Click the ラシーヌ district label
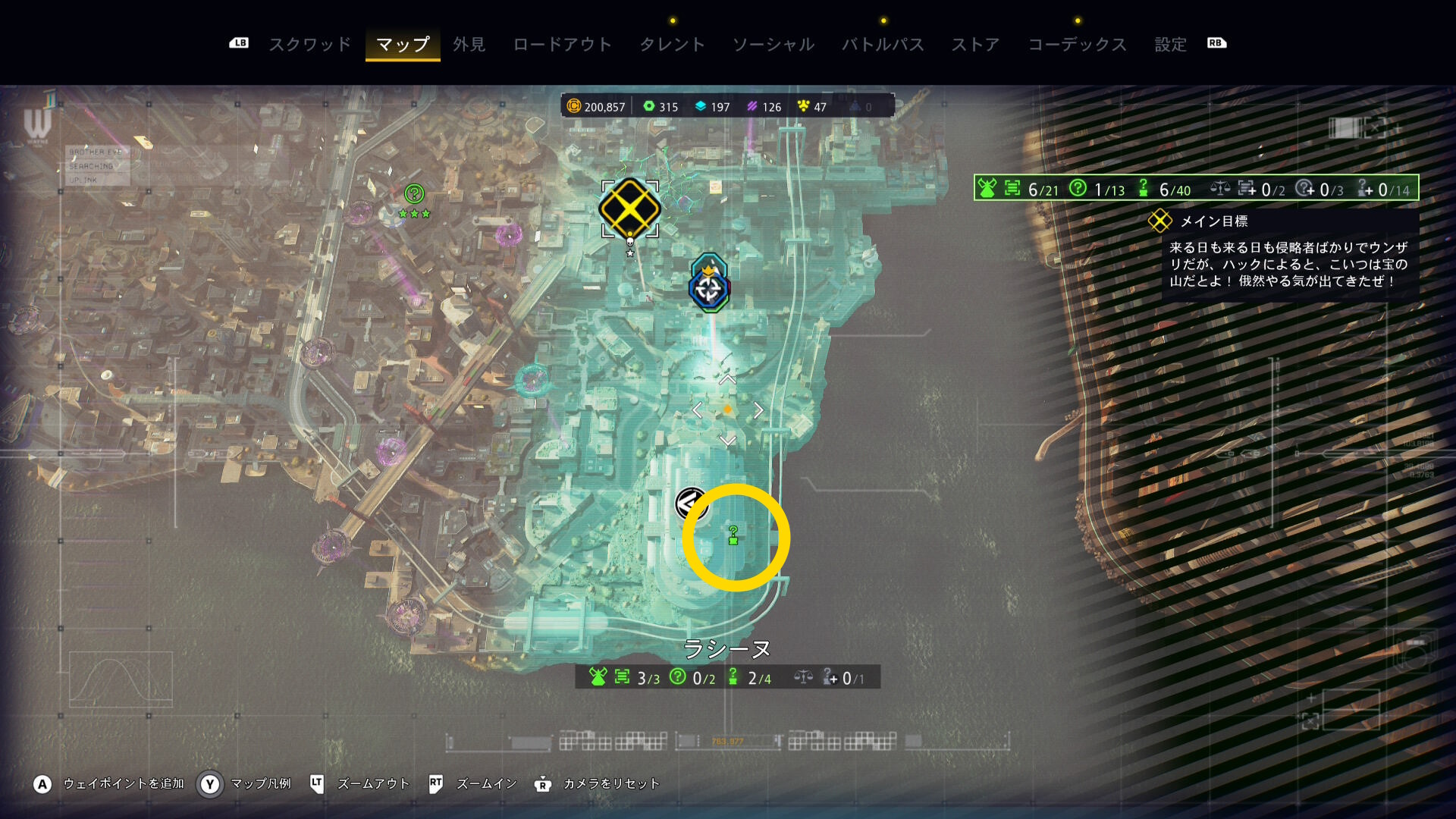 726,649
